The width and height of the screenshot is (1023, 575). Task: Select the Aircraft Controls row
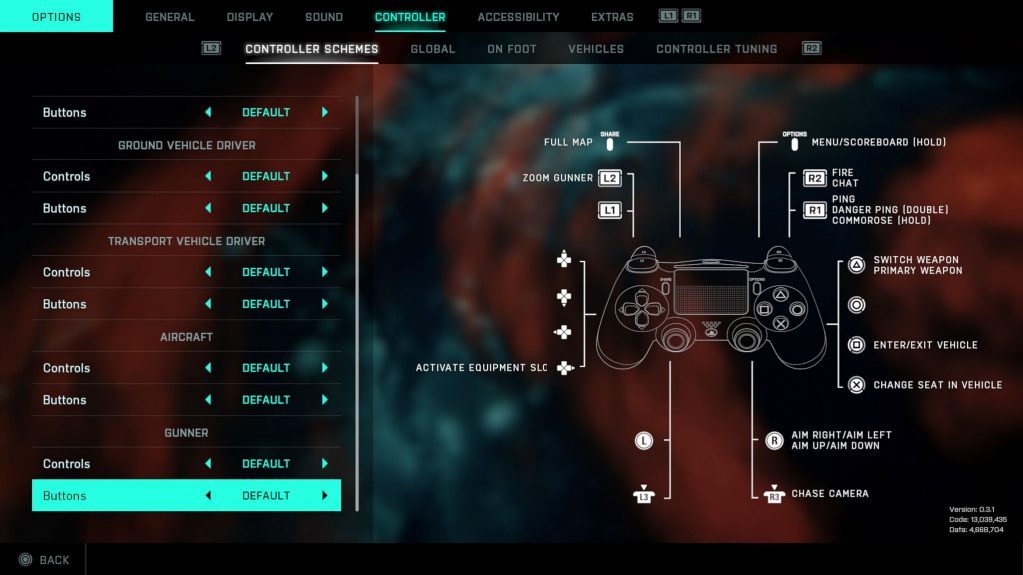point(186,368)
